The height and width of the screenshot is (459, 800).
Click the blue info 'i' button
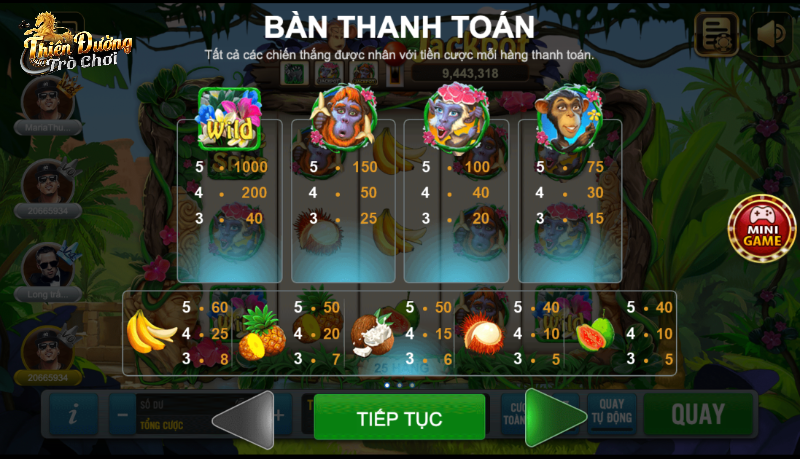pyautogui.click(x=73, y=414)
